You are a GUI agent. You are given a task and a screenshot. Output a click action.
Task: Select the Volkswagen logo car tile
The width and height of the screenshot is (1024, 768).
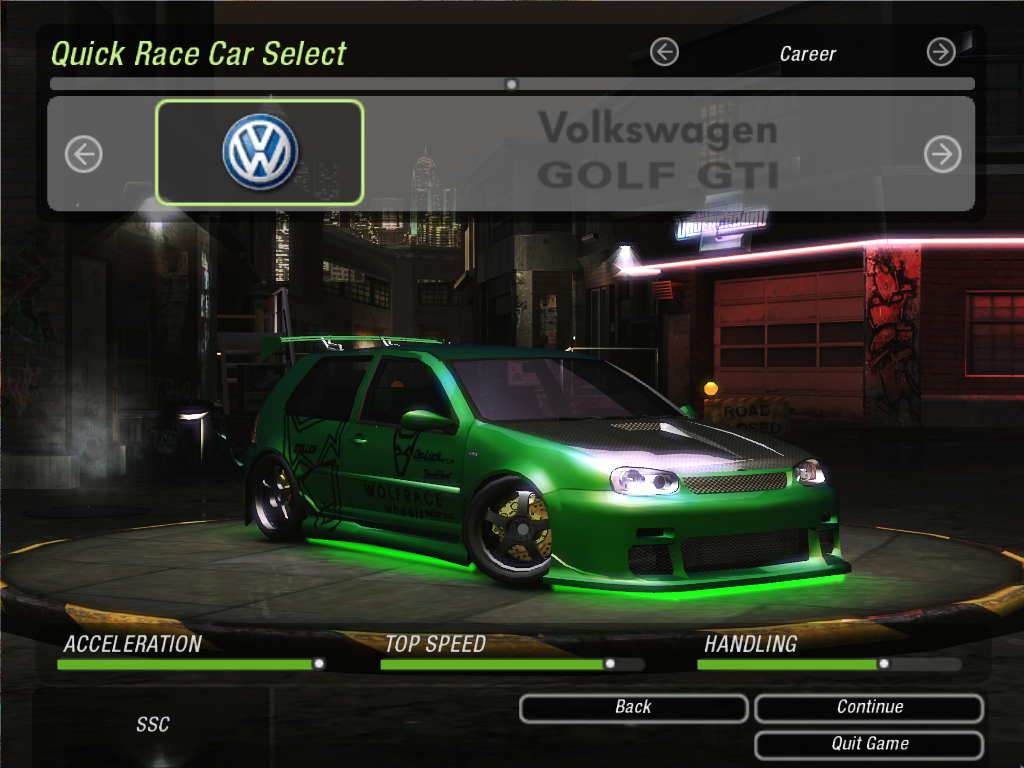pyautogui.click(x=260, y=153)
